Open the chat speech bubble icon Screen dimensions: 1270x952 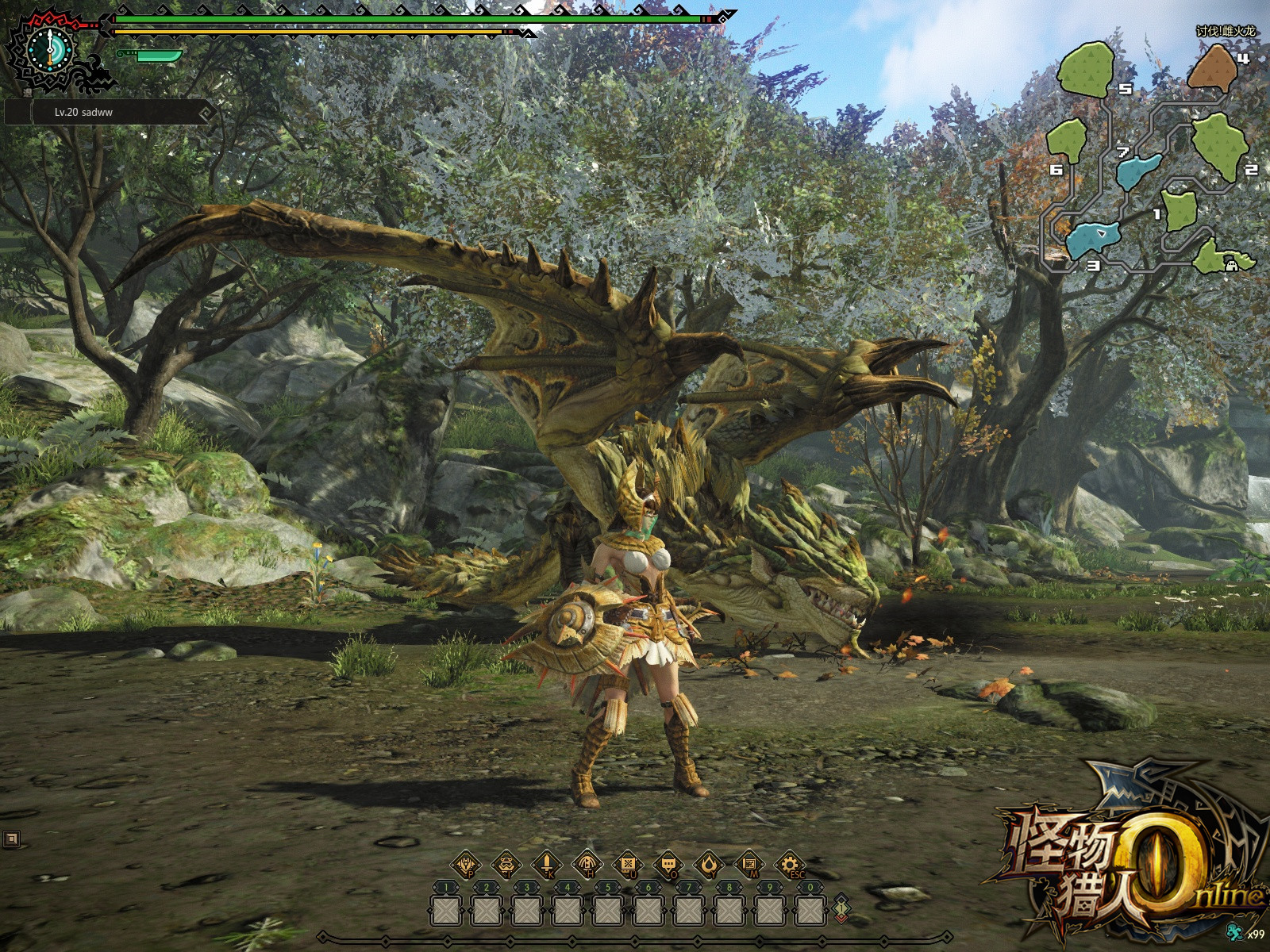[668, 864]
